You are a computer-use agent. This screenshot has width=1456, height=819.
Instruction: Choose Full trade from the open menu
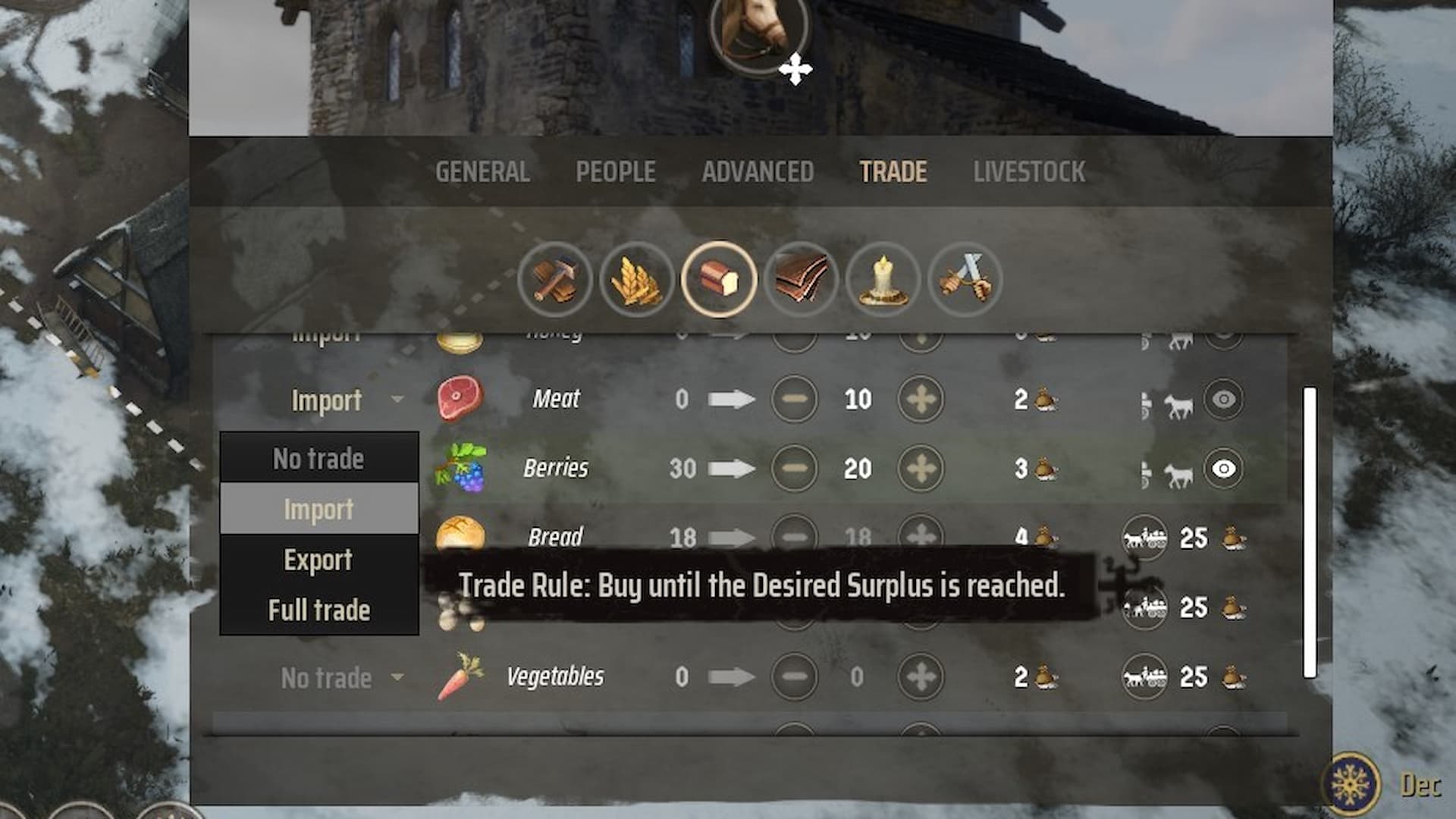pyautogui.click(x=318, y=609)
